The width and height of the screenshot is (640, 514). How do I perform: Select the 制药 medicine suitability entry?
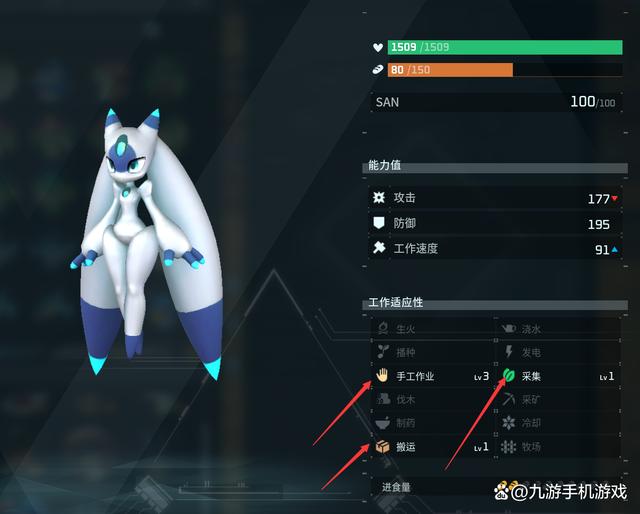[x=432, y=422]
